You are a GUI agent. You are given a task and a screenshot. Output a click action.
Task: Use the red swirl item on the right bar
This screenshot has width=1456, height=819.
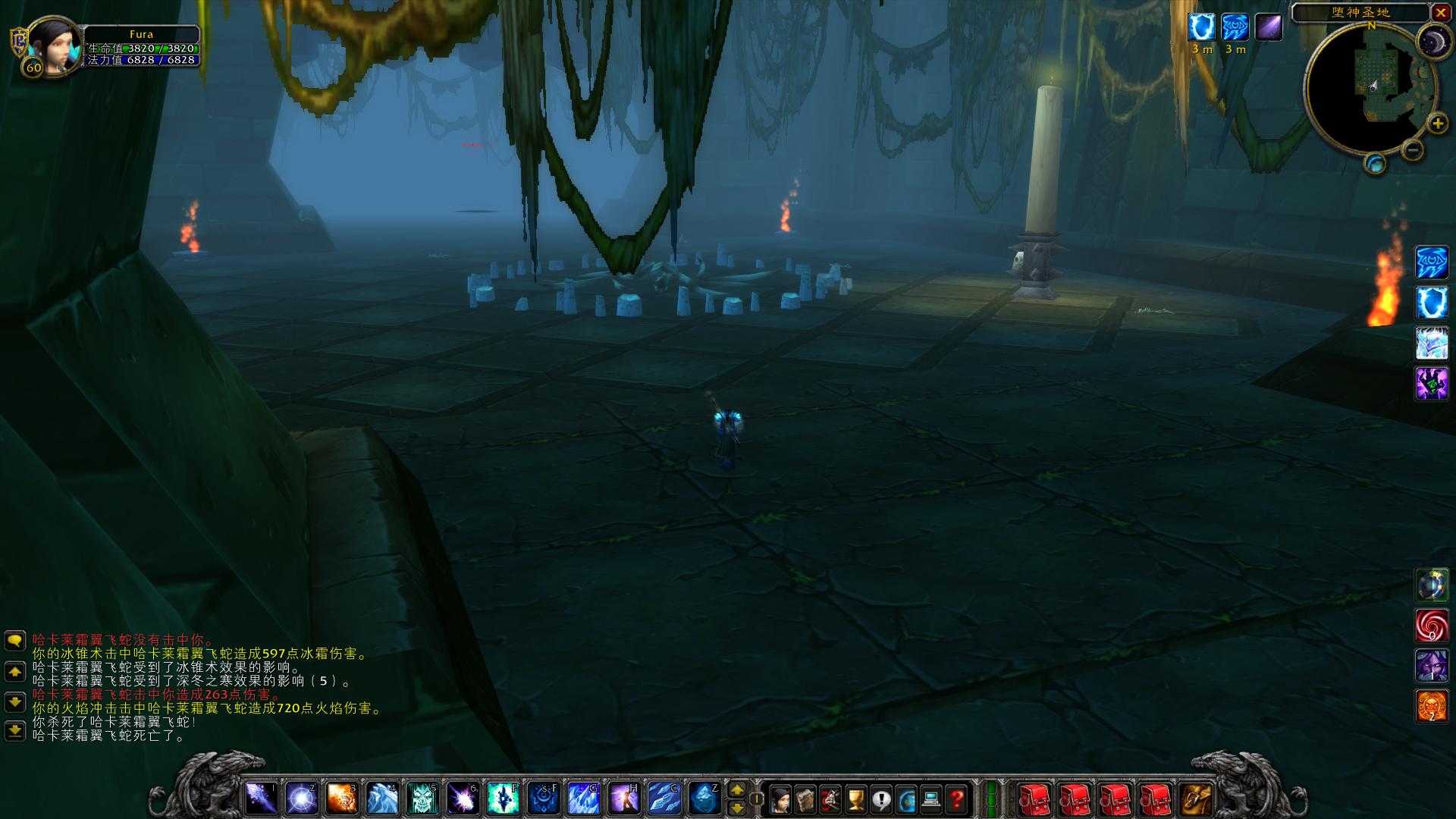[1432, 626]
